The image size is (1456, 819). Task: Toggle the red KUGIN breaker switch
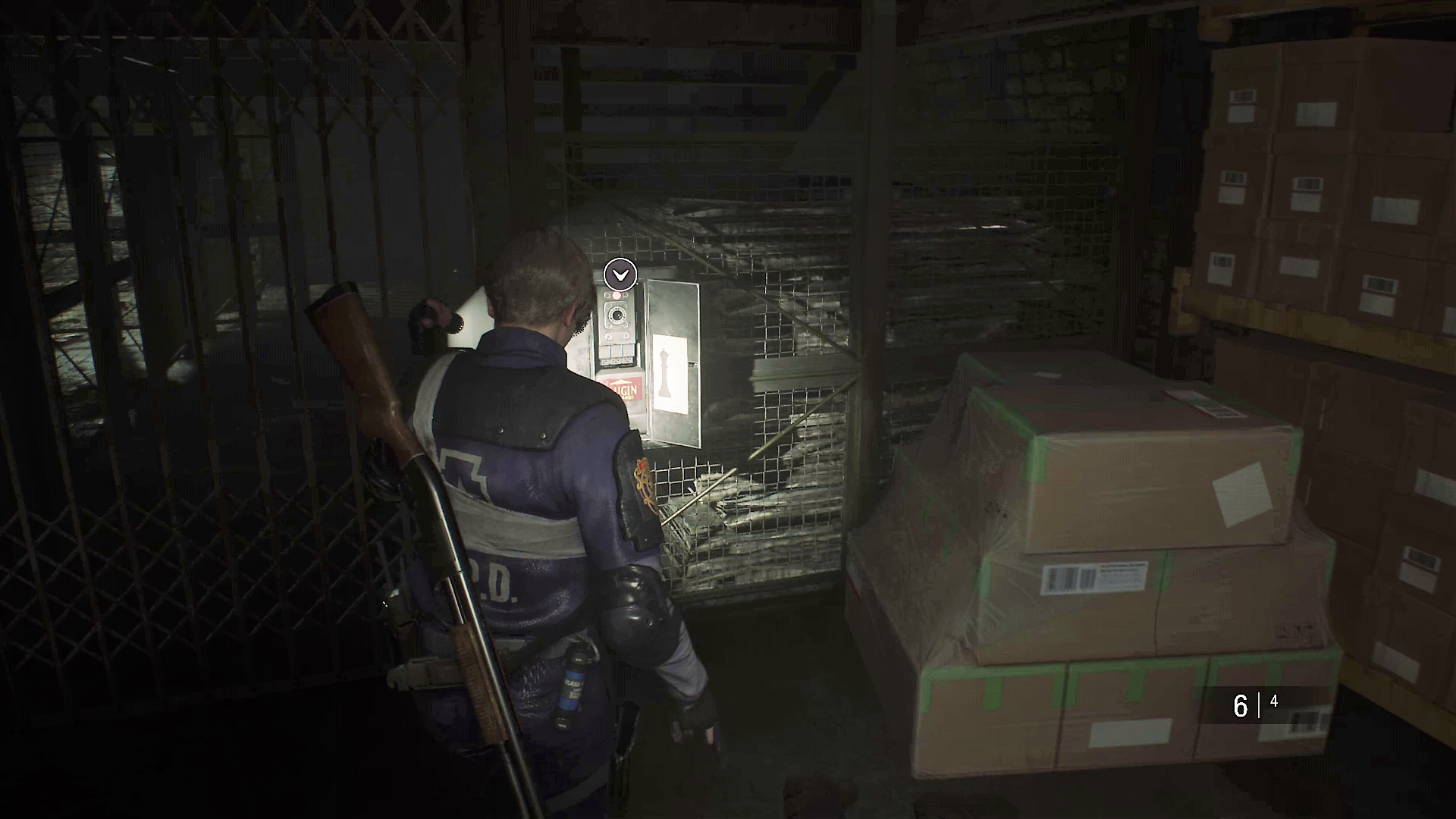tap(622, 388)
